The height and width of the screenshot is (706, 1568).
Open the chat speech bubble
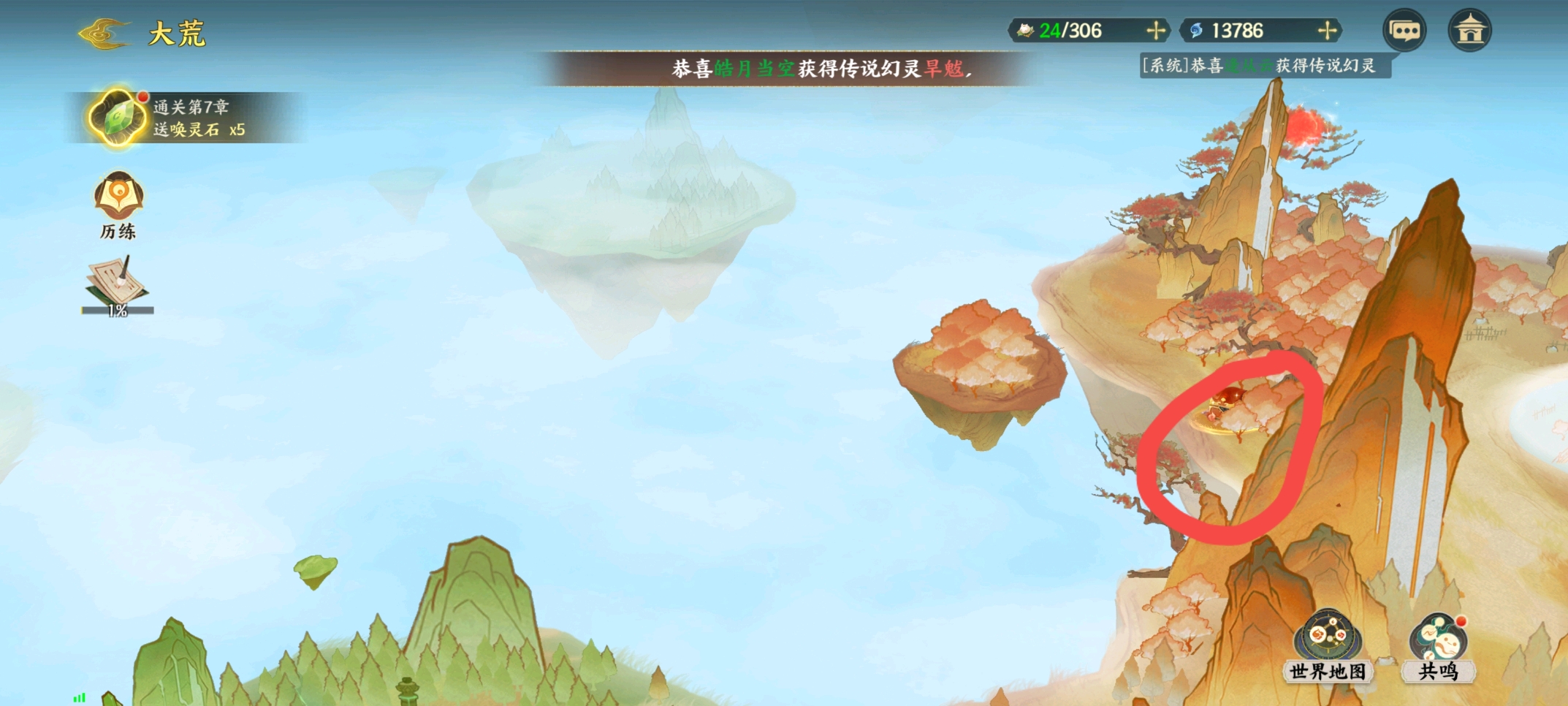click(1404, 31)
